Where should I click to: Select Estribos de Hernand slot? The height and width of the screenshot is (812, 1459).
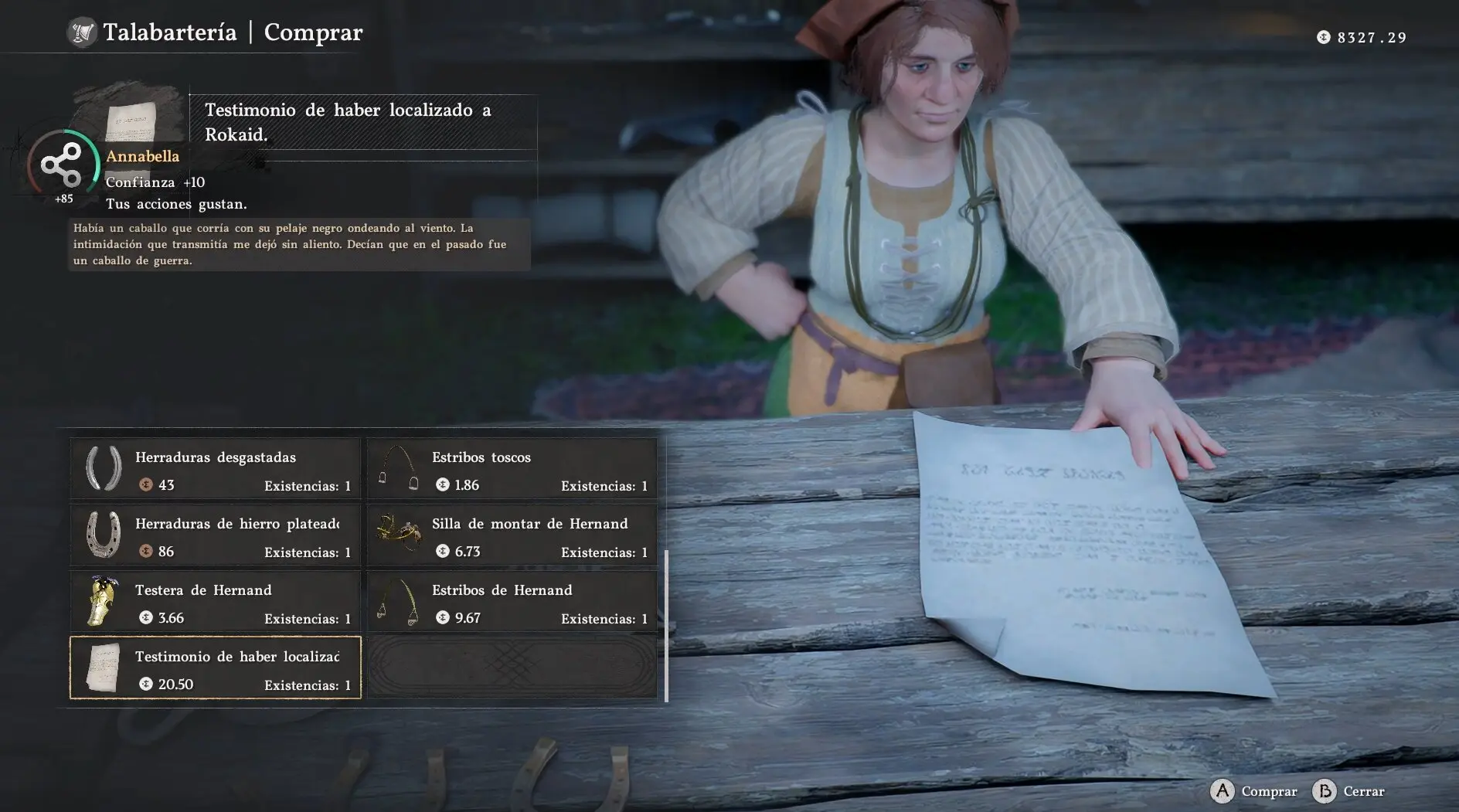(512, 602)
